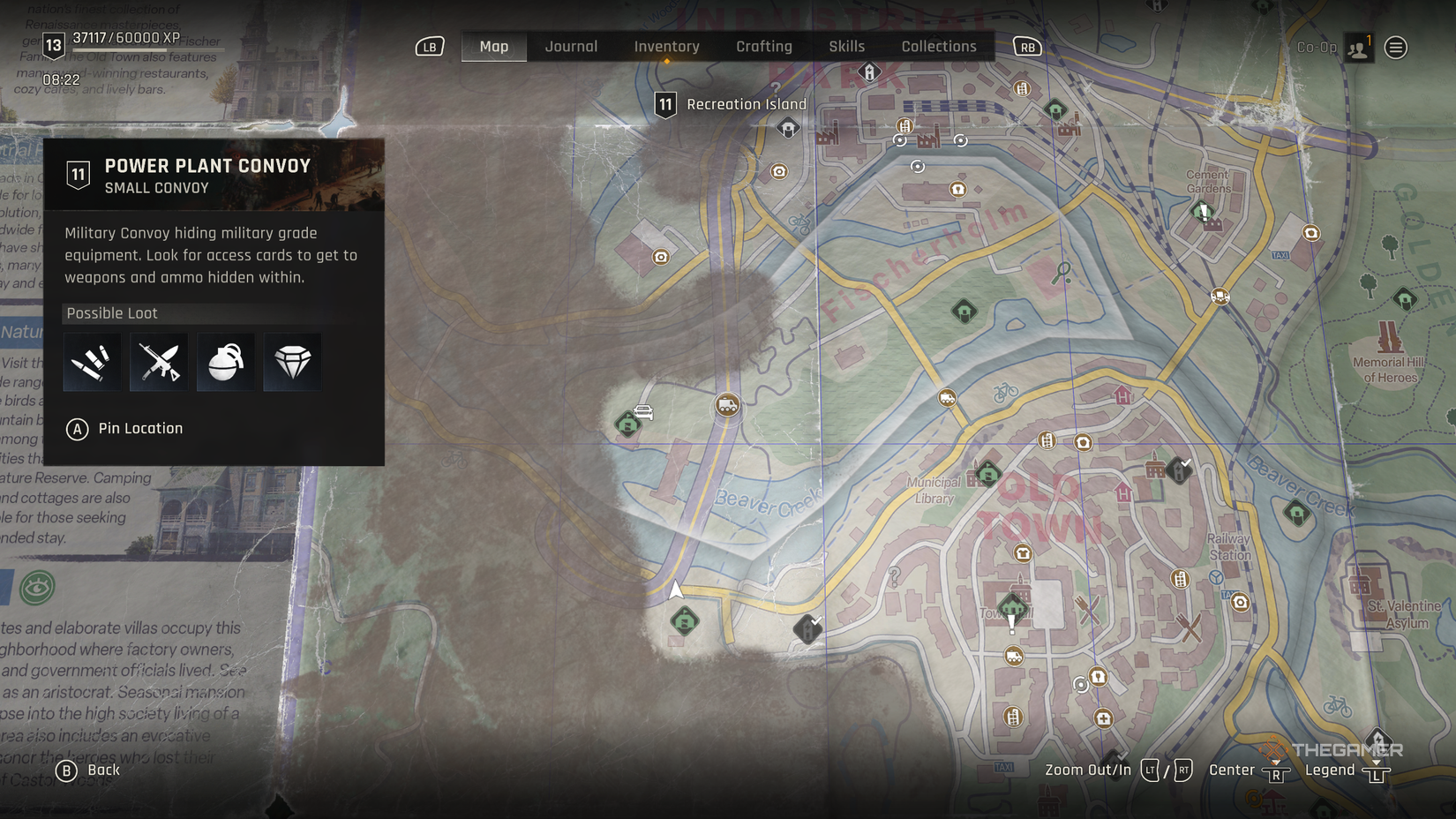This screenshot has width=1456, height=819.
Task: Click the Recreation Island marker labeled 11
Action: (x=664, y=103)
